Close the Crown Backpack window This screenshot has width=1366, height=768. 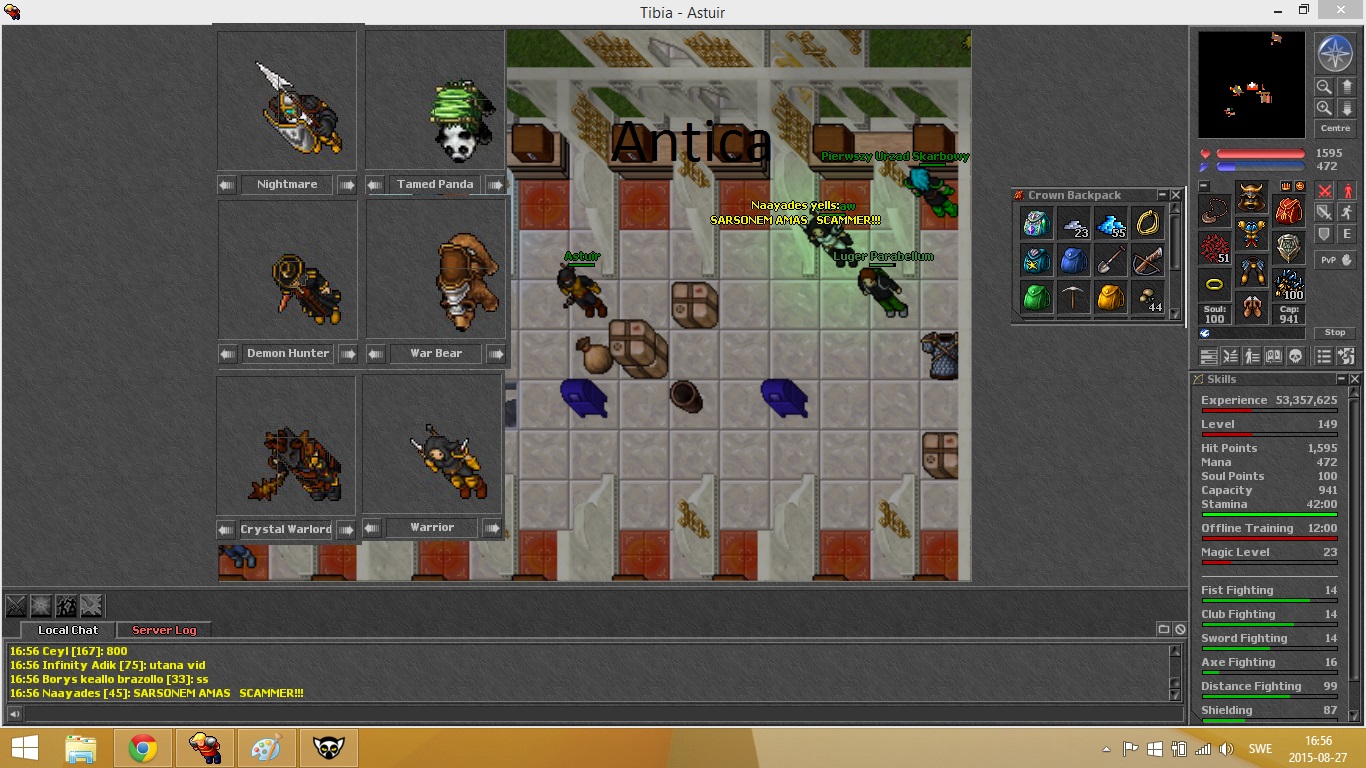click(1177, 195)
